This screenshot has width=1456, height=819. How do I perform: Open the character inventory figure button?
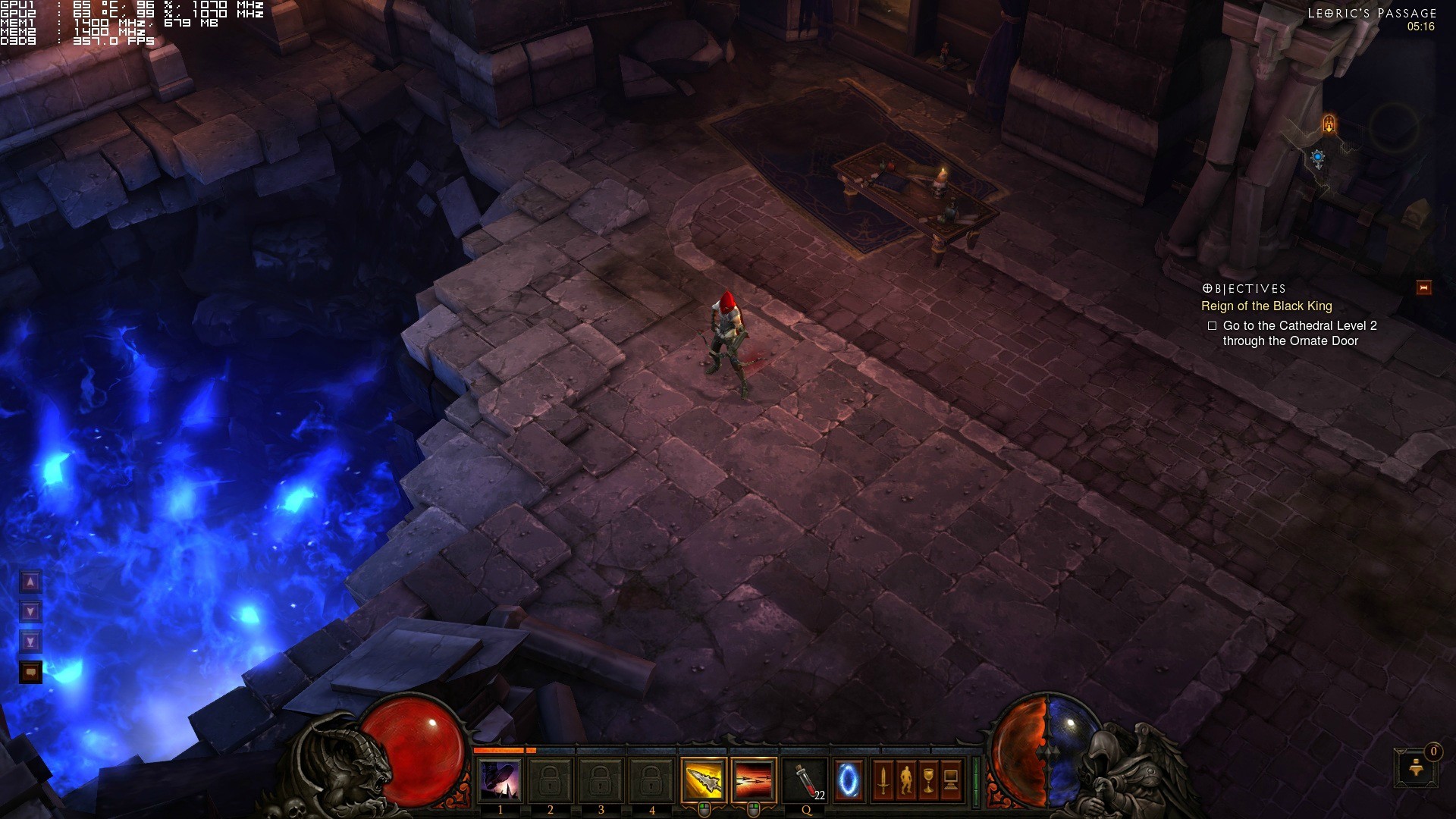[906, 780]
